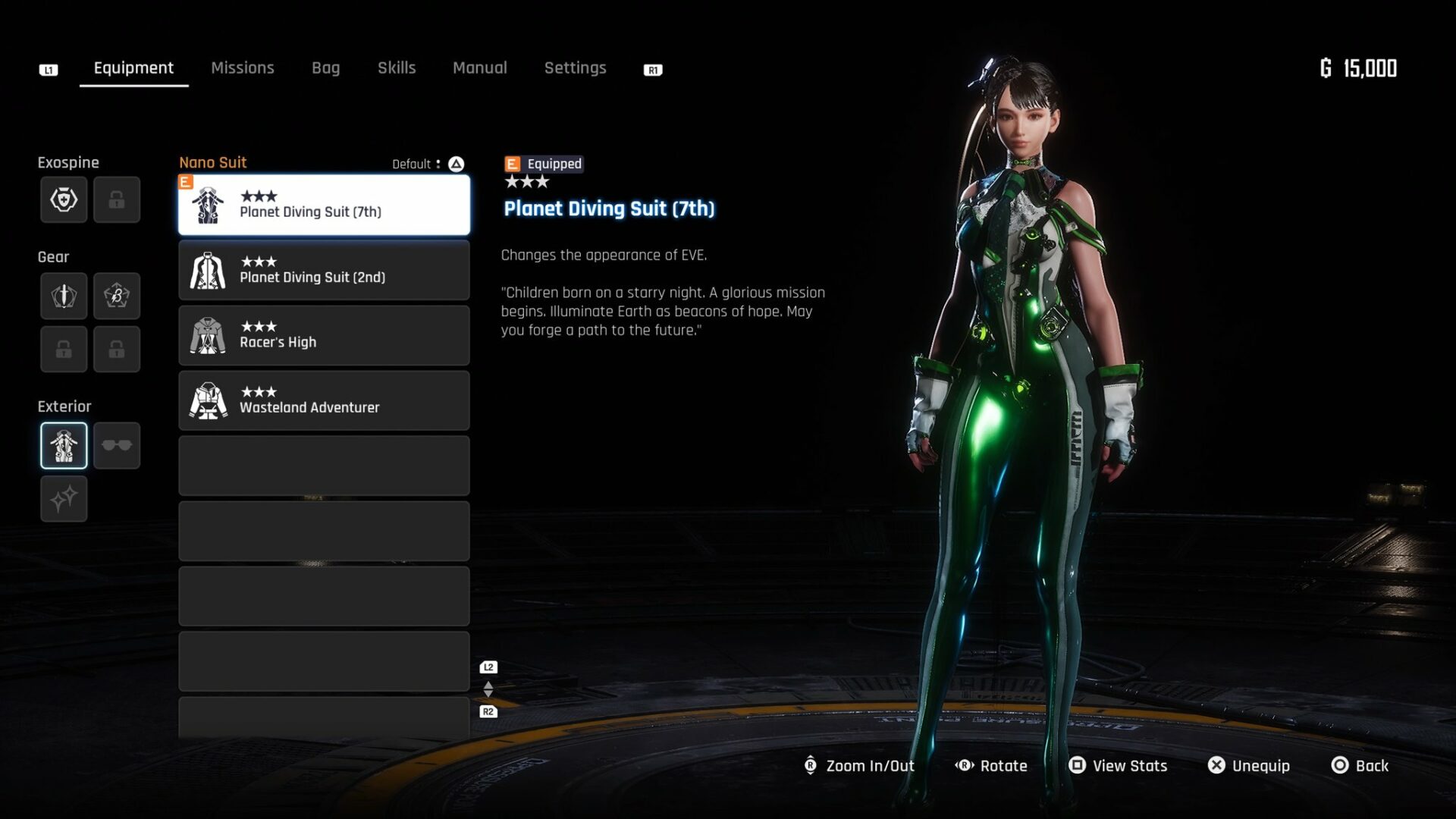Toggle the Equipped status badge
This screenshot has height=819, width=1456.
(543, 164)
